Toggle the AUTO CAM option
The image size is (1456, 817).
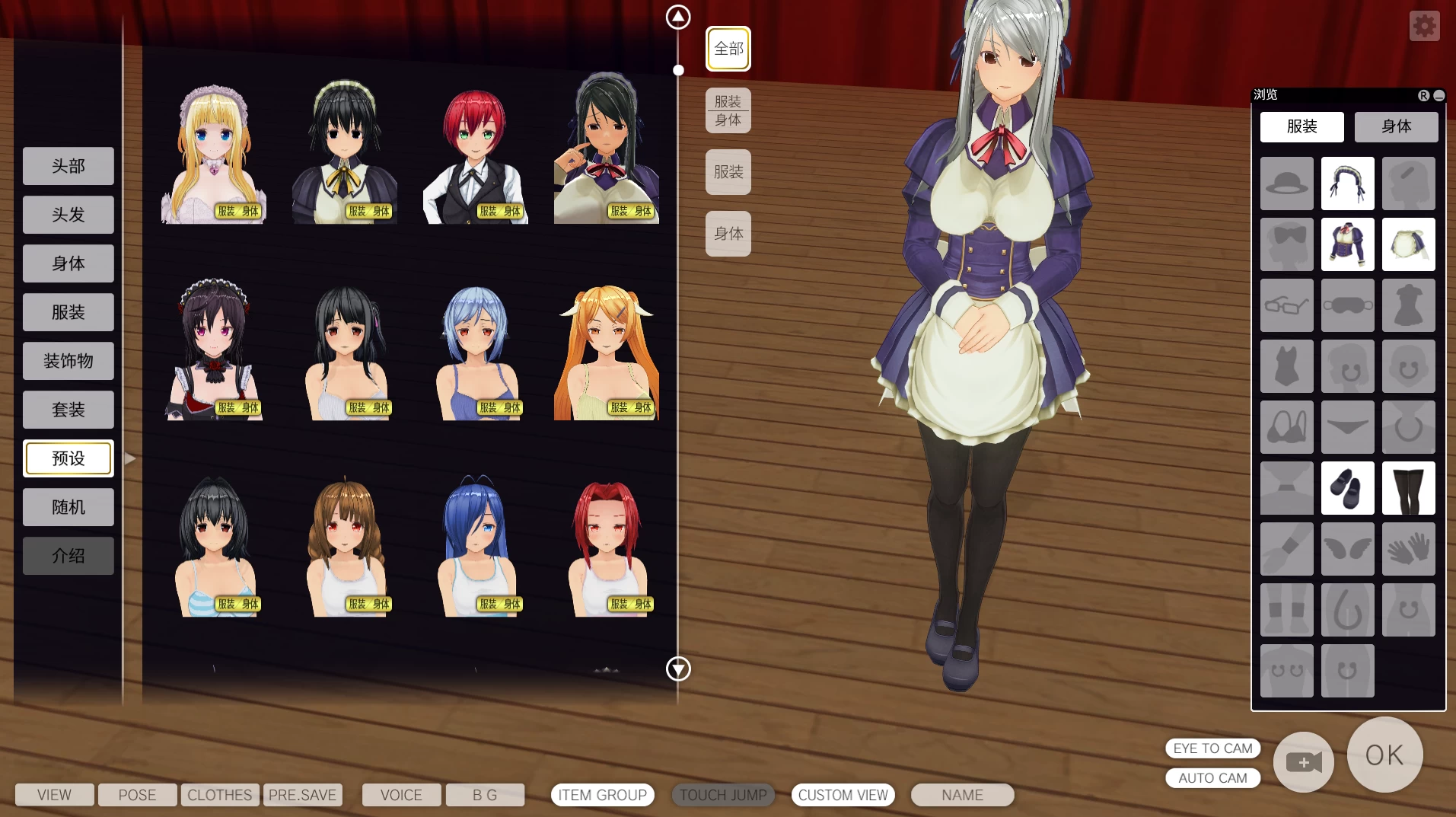pyautogui.click(x=1212, y=777)
